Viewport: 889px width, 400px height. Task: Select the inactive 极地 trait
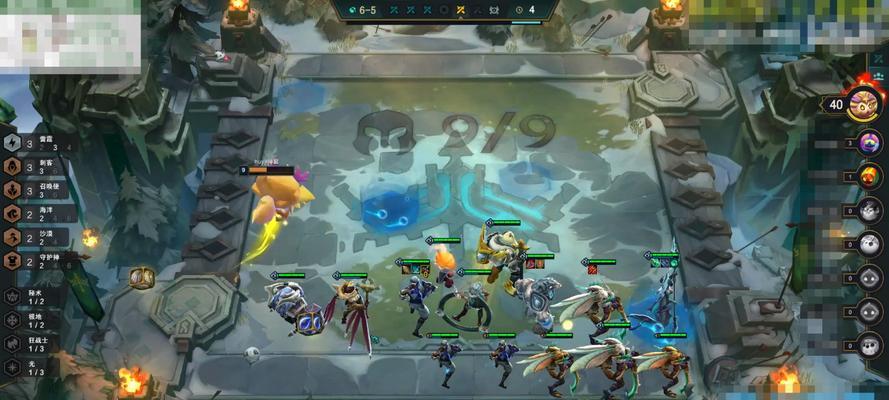click(x=30, y=320)
